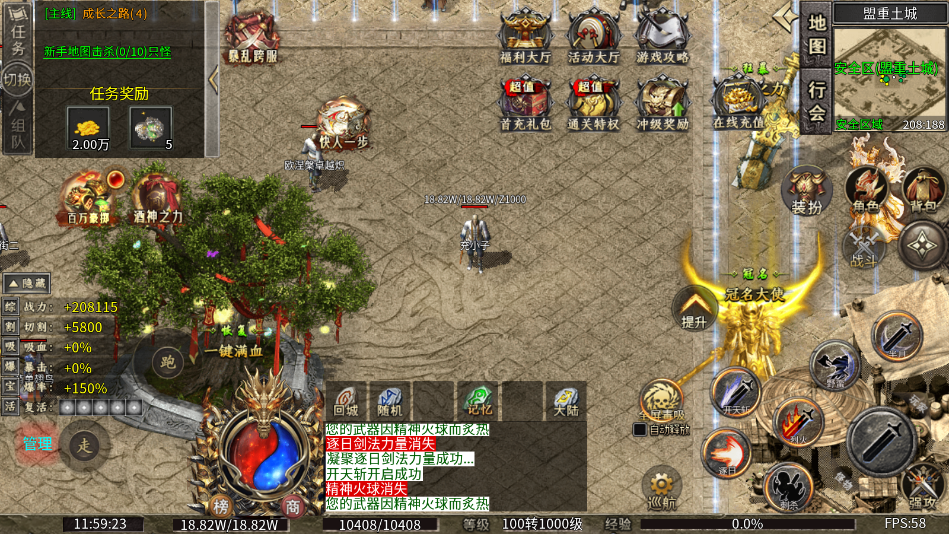
Task: Open the 游戏攻略 game guide
Action: point(662,37)
